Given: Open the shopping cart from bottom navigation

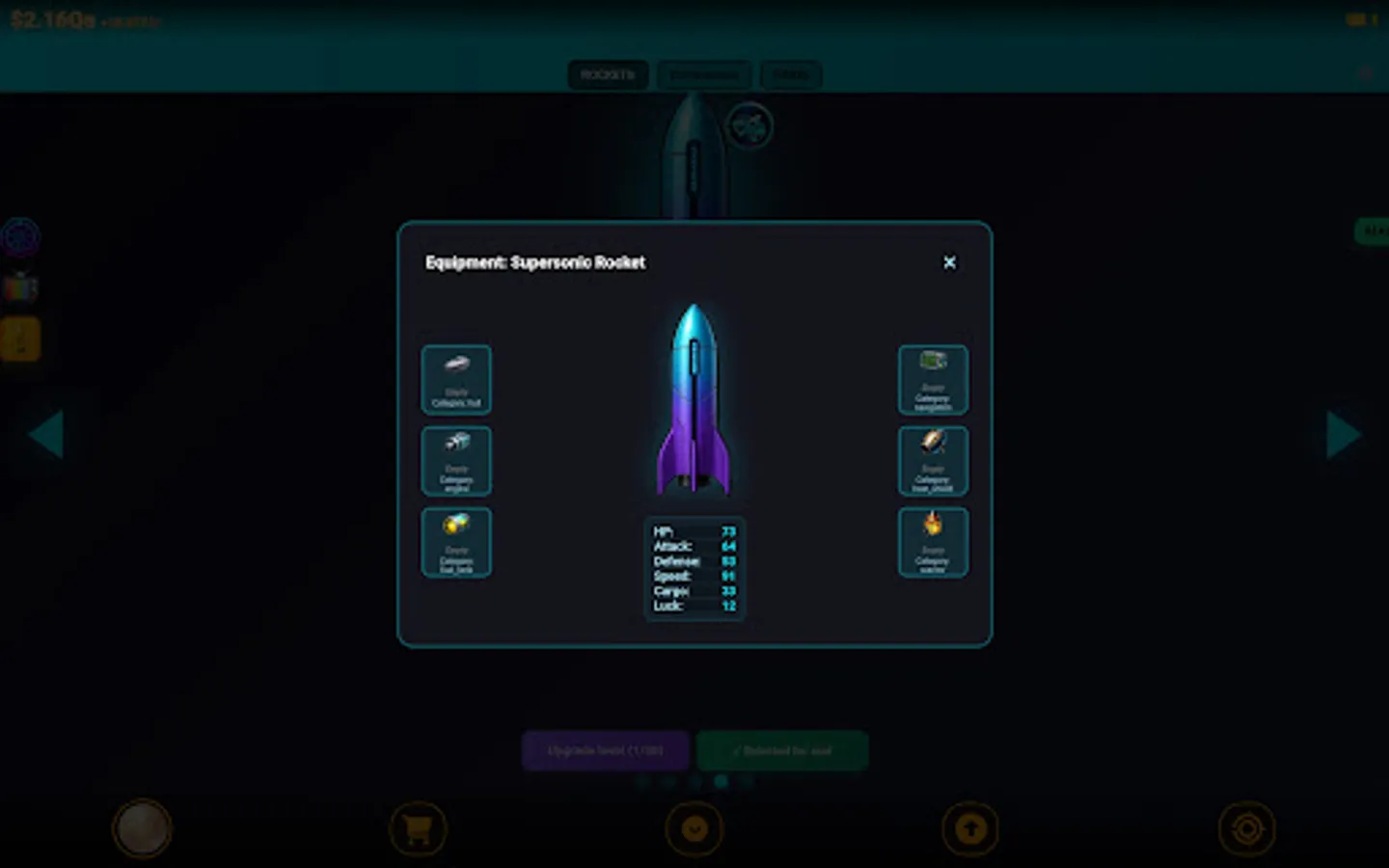Looking at the screenshot, I should [419, 827].
